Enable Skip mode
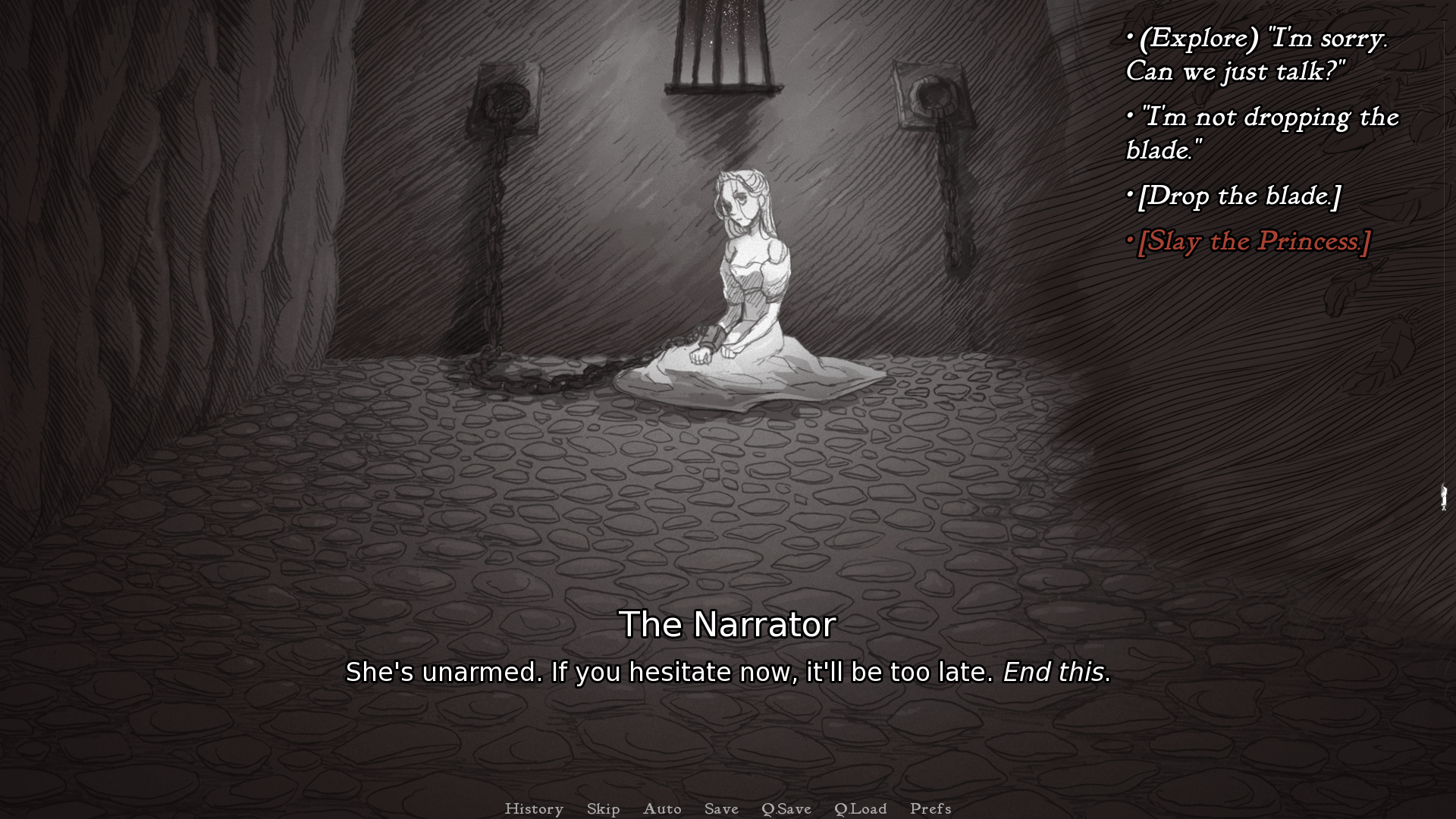This screenshot has width=1456, height=819. pos(602,808)
